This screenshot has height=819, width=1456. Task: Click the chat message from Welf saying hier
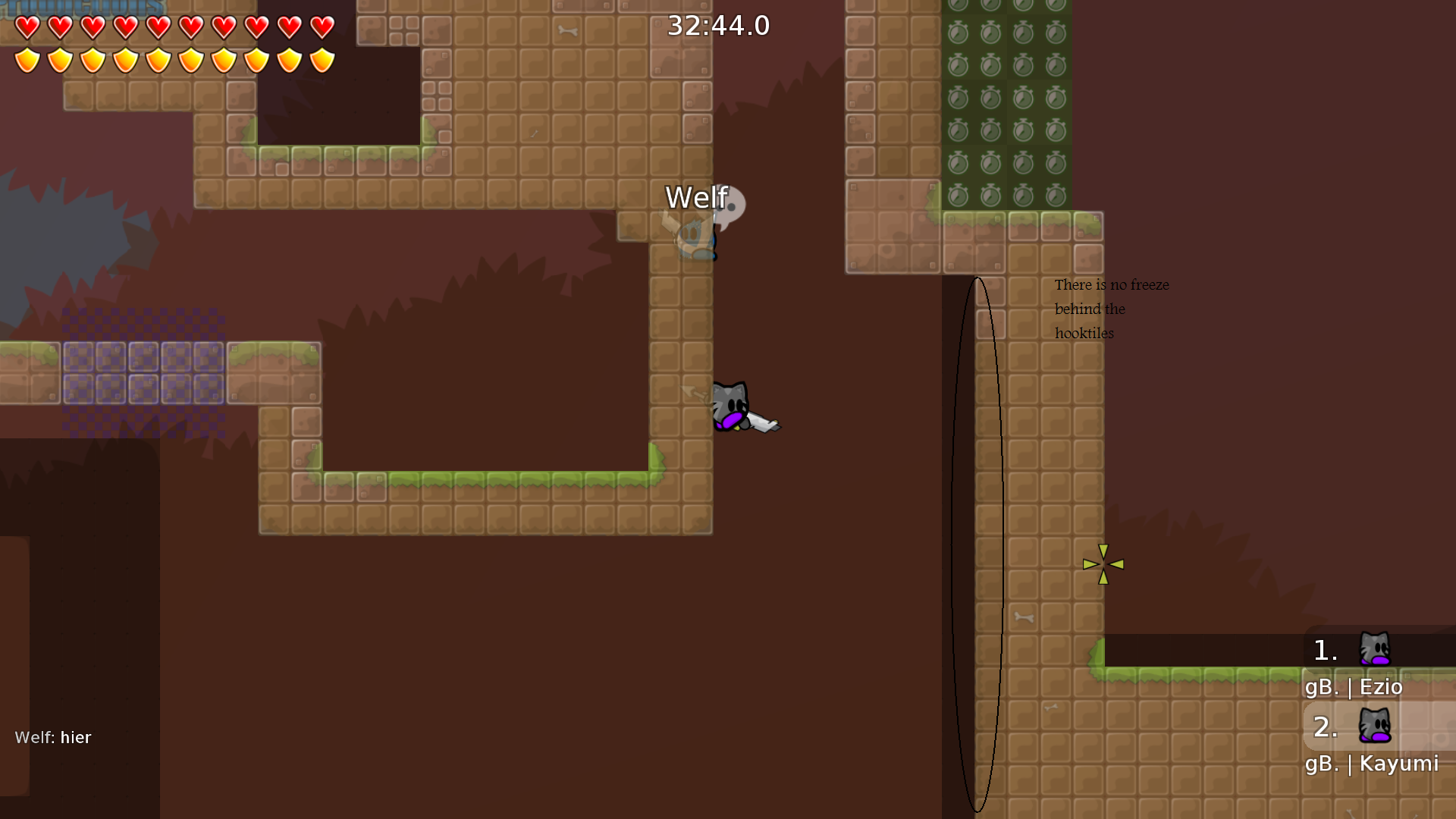point(53,736)
